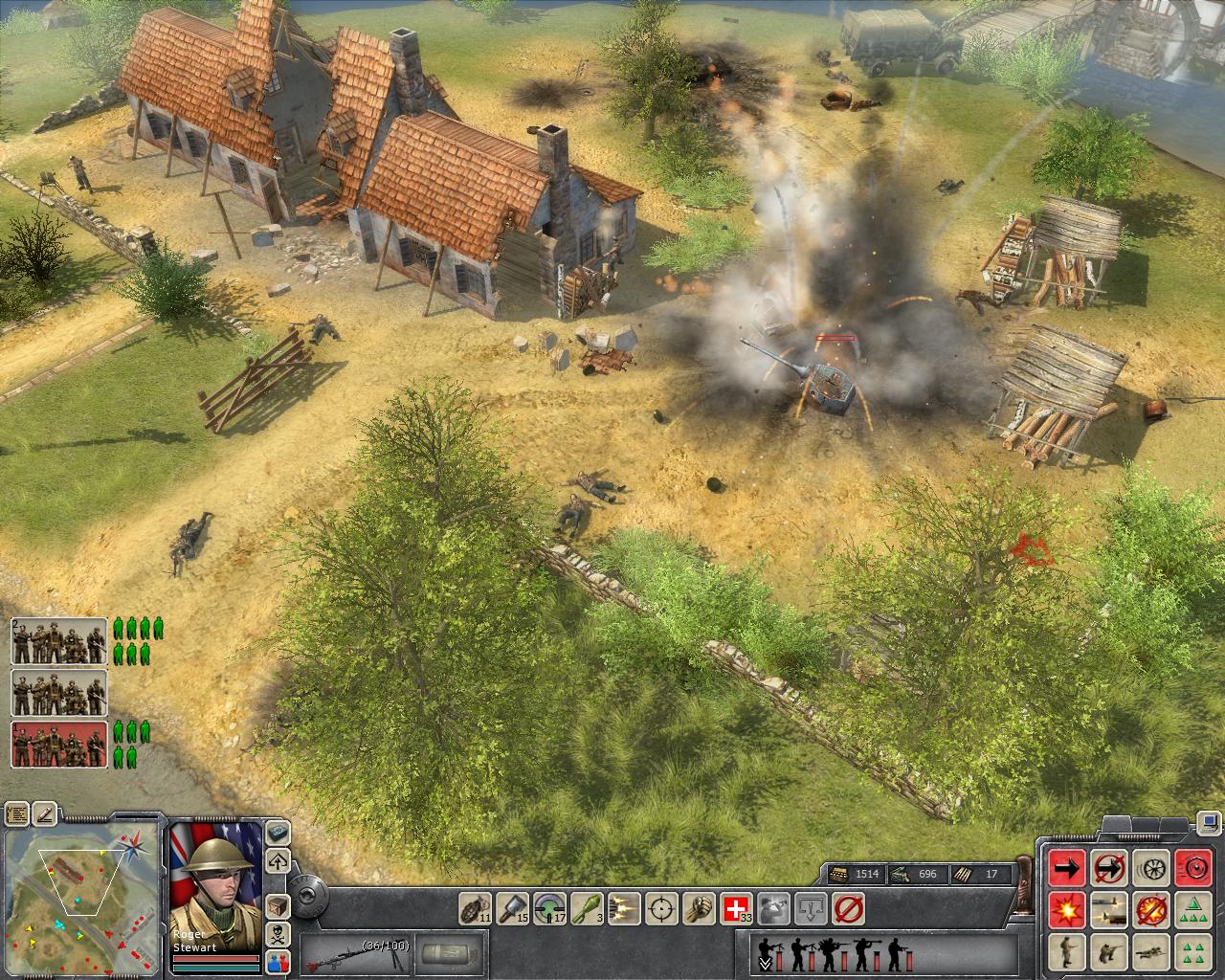Activate the fist melee attack command
This screenshot has width=1225, height=980.
[x=698, y=906]
